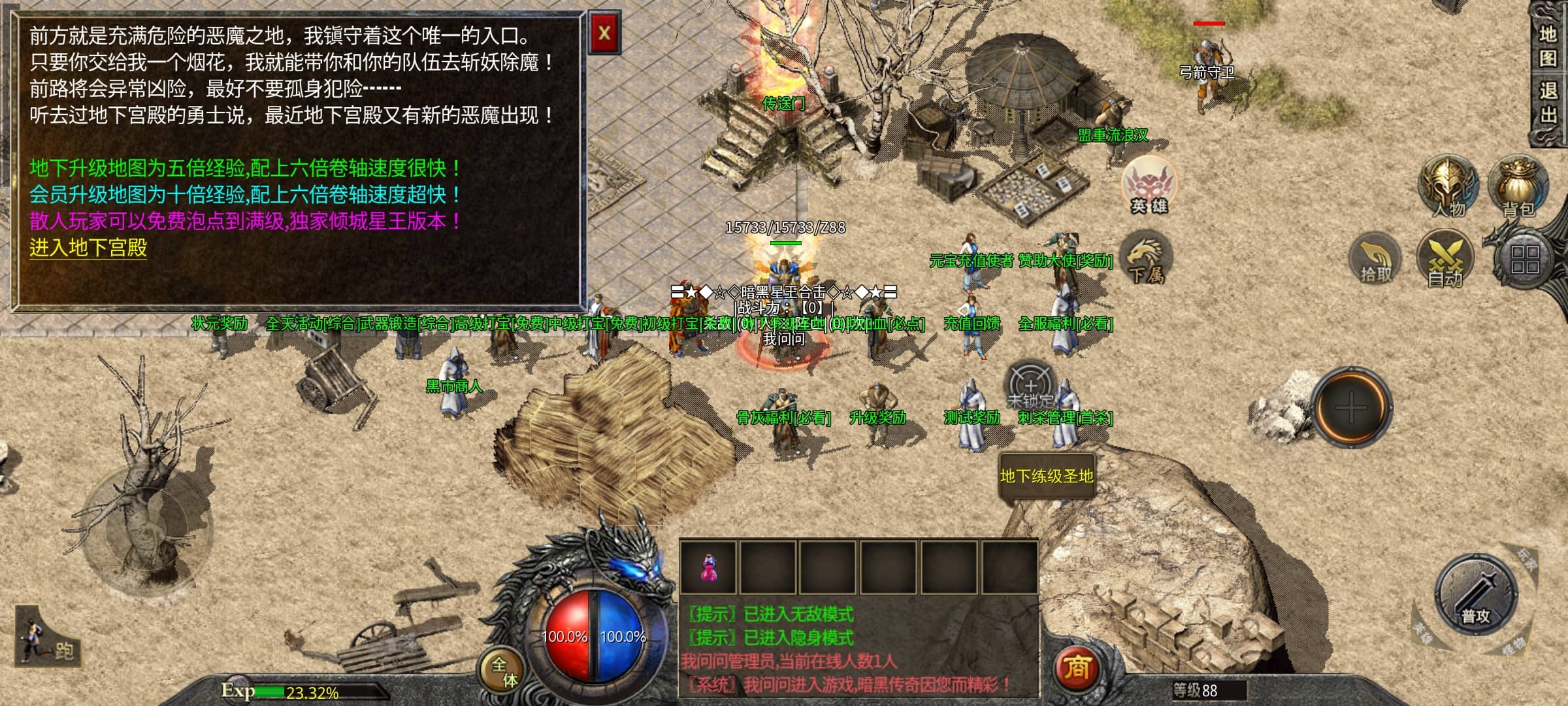Open the four-square grid menu
The image size is (1568, 706).
(1524, 260)
